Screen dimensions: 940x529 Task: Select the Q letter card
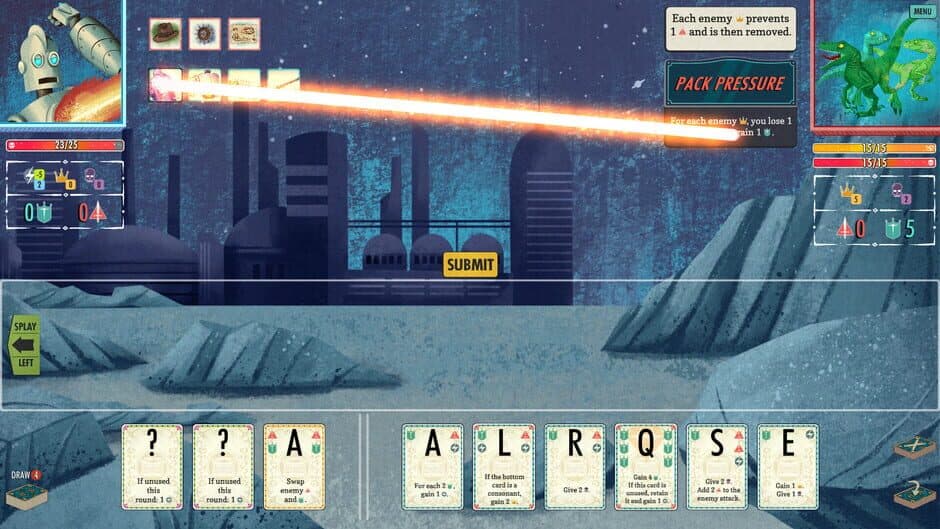(646, 466)
